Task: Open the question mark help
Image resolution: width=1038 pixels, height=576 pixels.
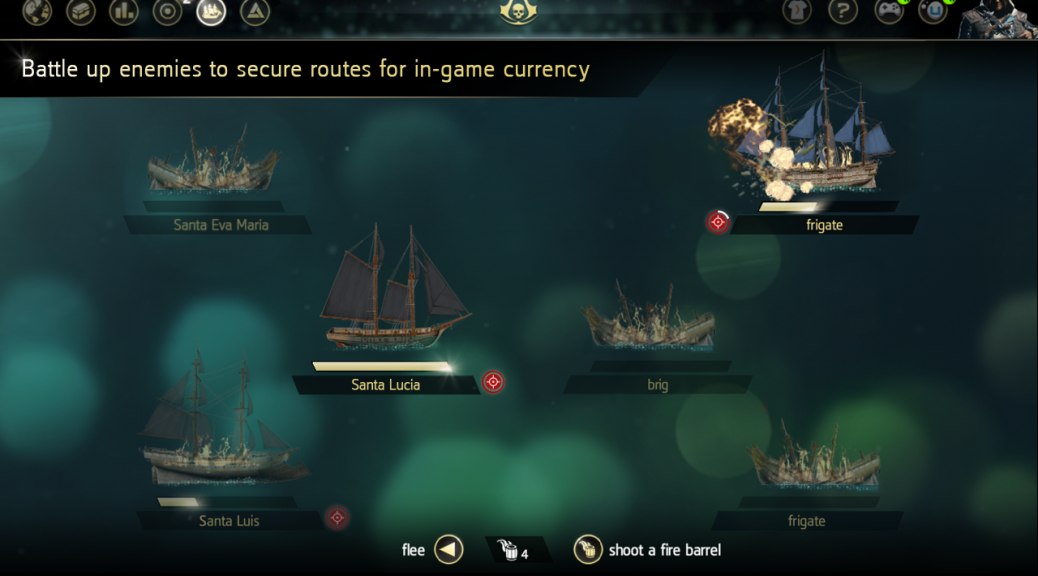Action: pos(843,11)
